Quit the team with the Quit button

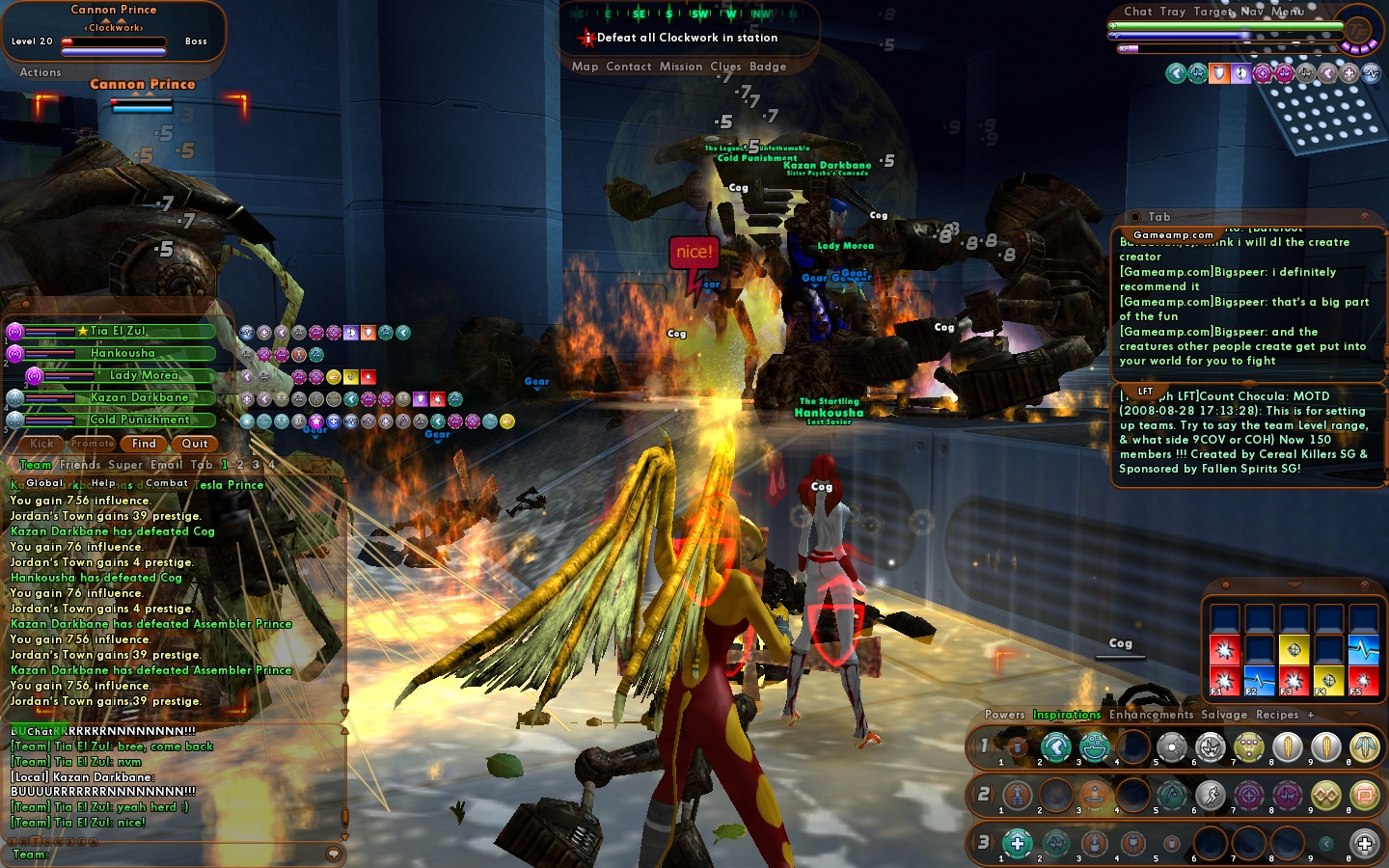pyautogui.click(x=195, y=444)
